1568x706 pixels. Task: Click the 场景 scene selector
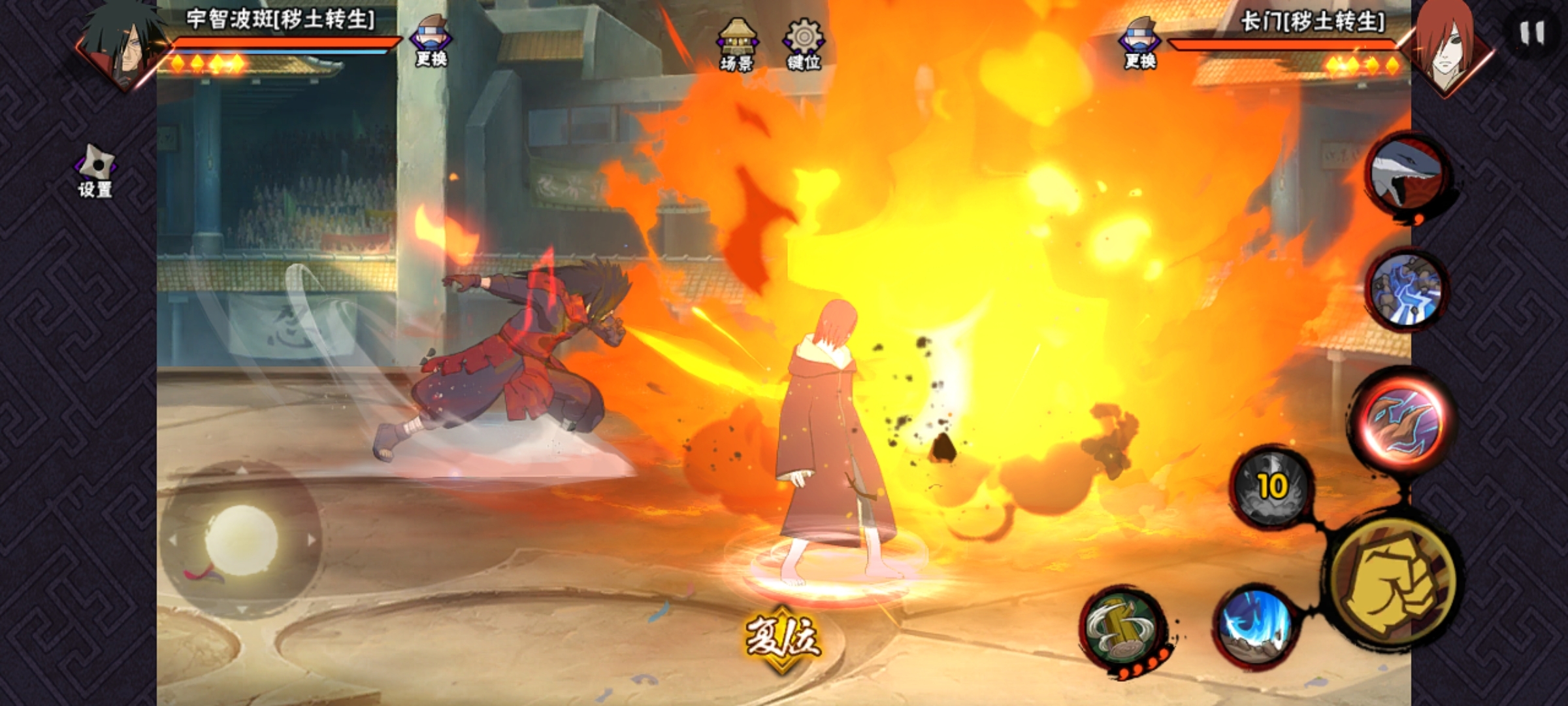pyautogui.click(x=737, y=44)
